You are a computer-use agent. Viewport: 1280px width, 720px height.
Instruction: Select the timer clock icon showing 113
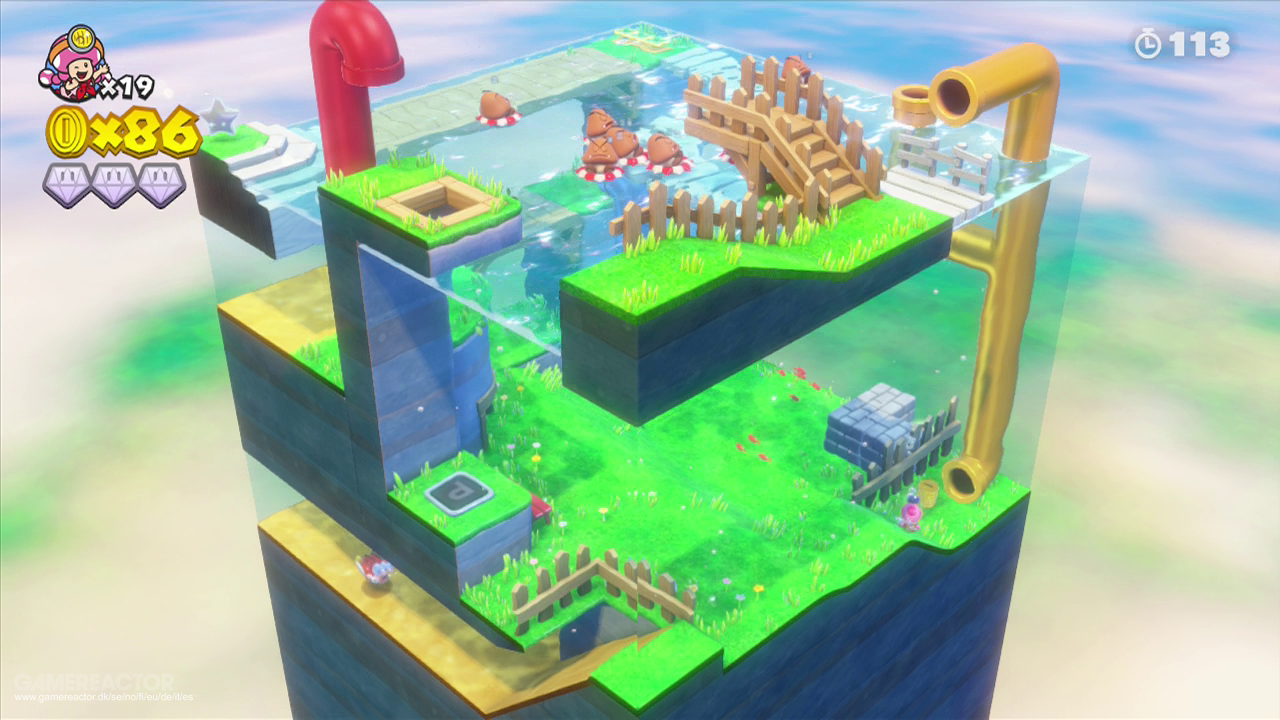tap(1150, 42)
